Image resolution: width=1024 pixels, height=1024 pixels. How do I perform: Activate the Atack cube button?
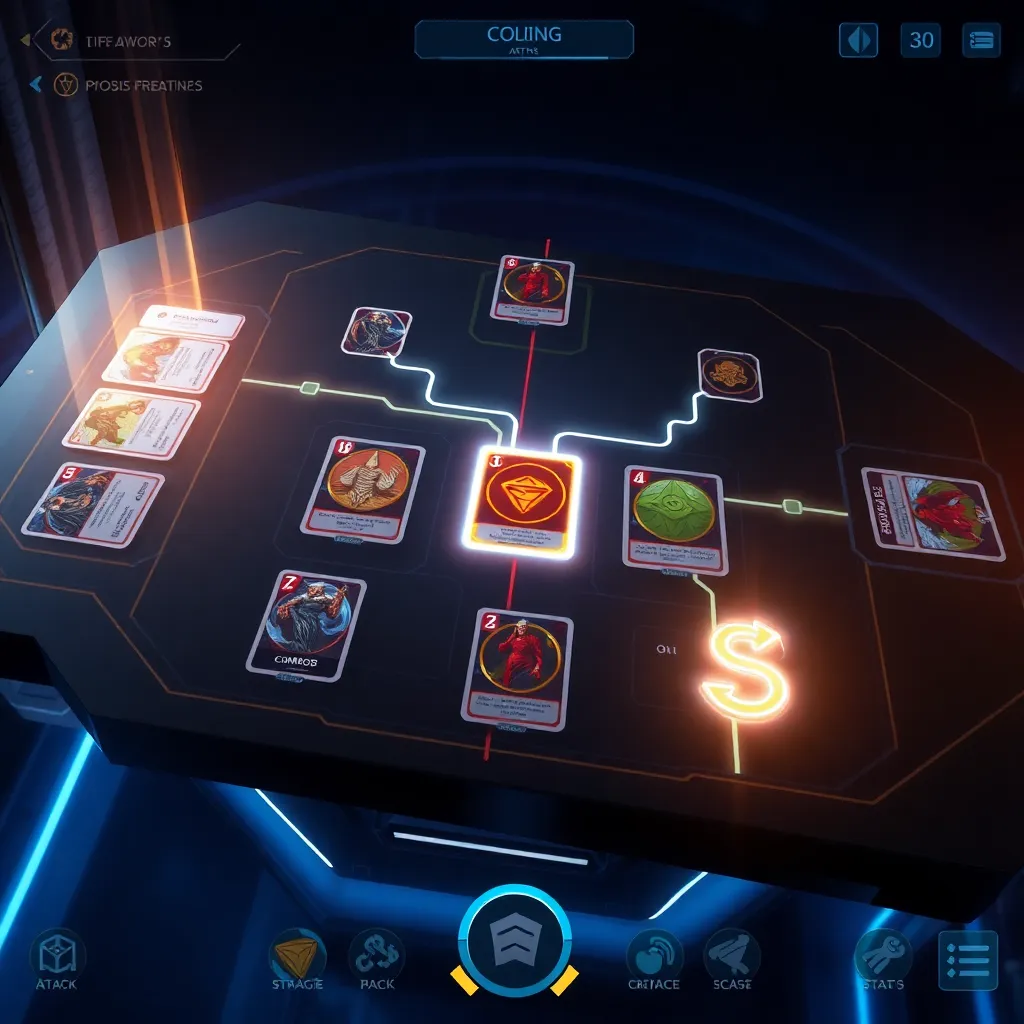coord(57,957)
